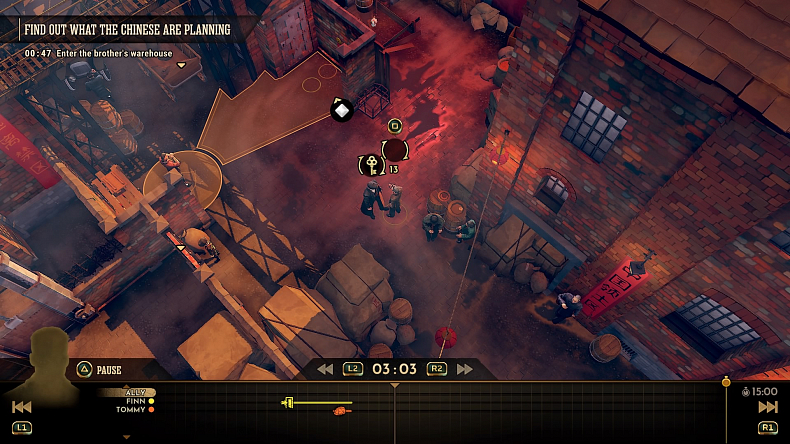Expand the character list arrow below Tommy
Viewport: 790px width, 444px height.
pyautogui.click(x=126, y=437)
